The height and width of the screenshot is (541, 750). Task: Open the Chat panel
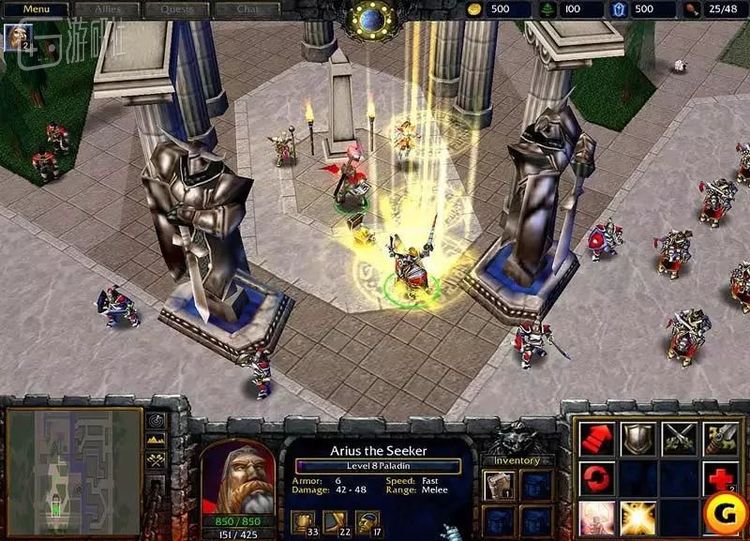(x=247, y=9)
